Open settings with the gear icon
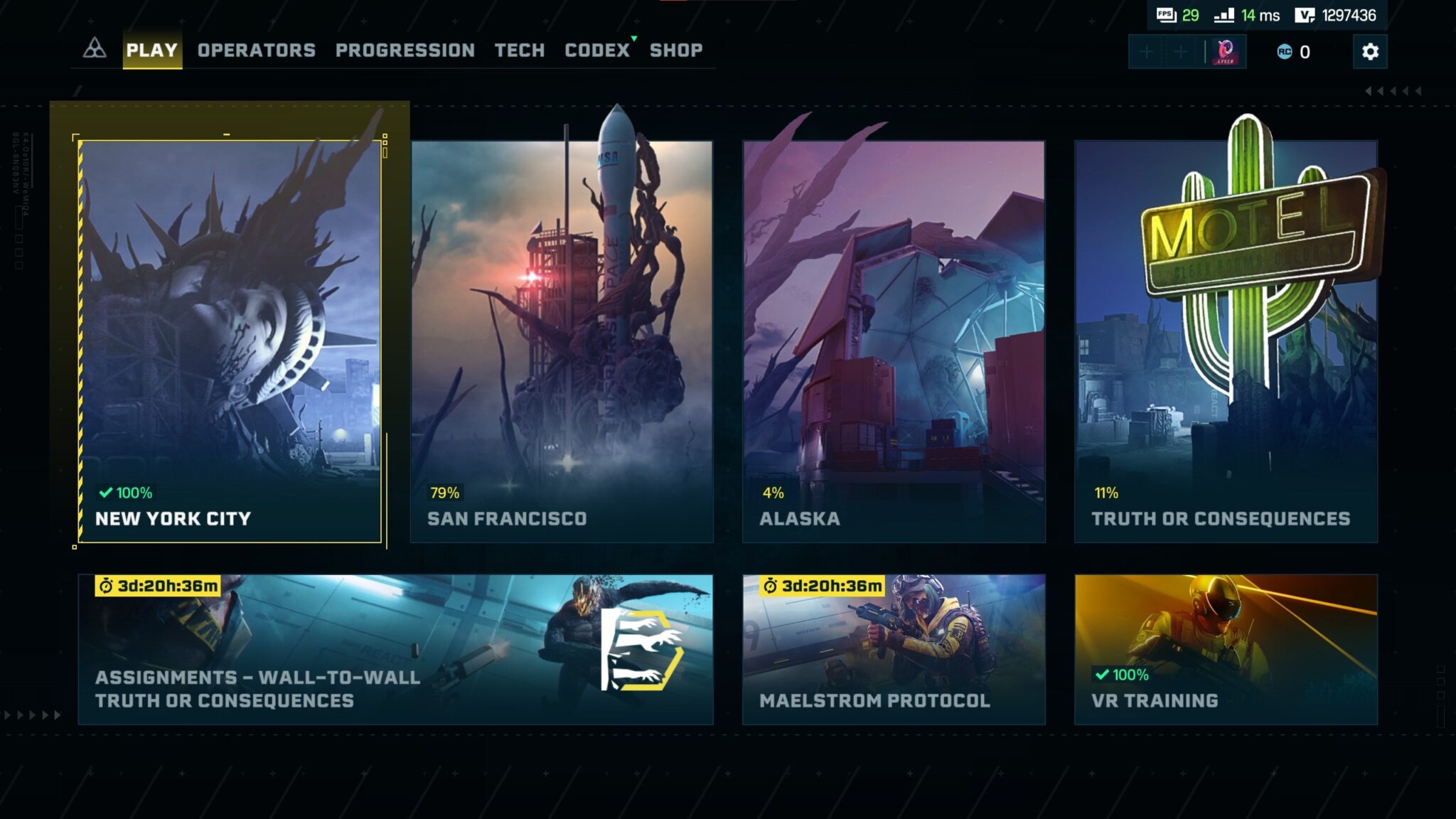 1370,52
